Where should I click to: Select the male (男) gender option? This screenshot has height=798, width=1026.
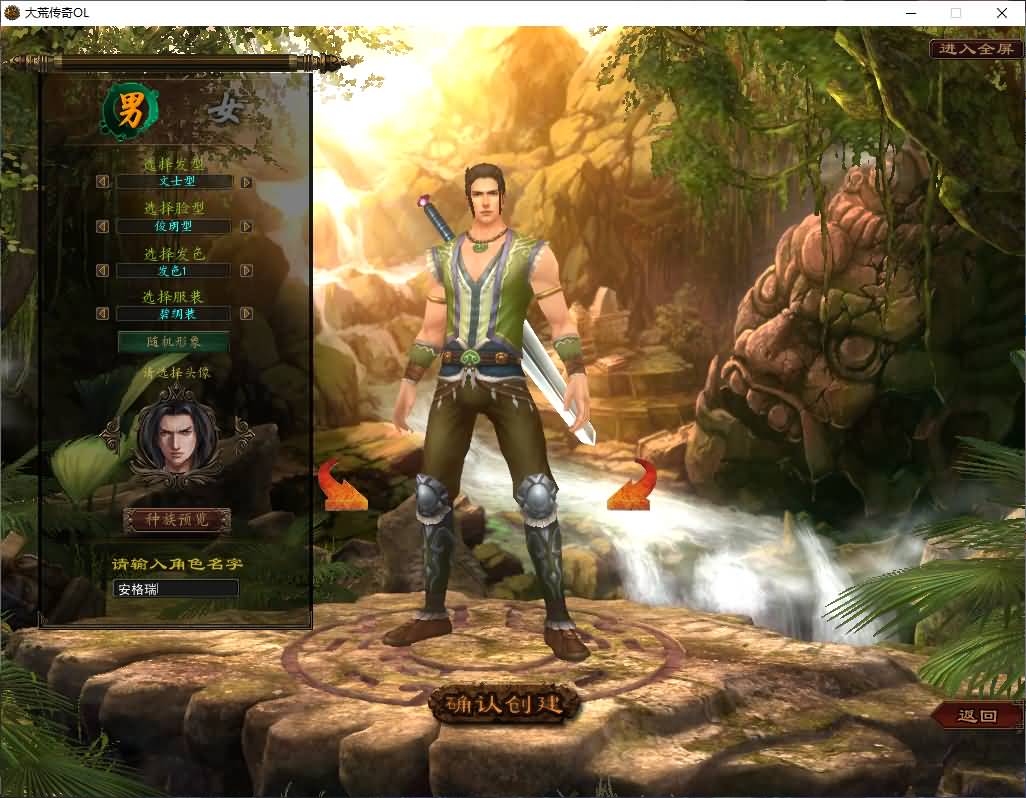(131, 114)
